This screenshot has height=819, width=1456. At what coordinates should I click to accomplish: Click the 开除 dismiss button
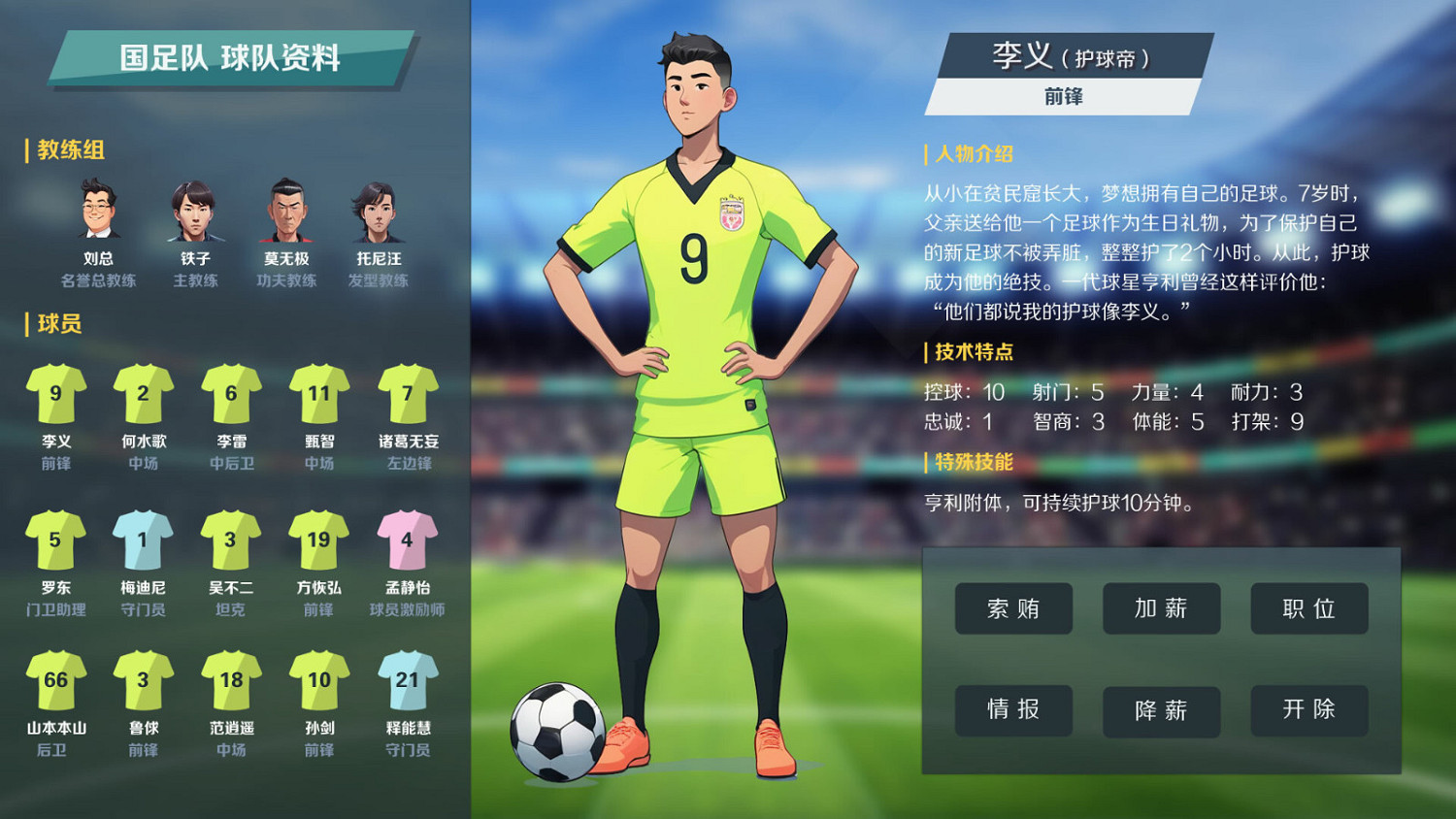click(x=1309, y=710)
